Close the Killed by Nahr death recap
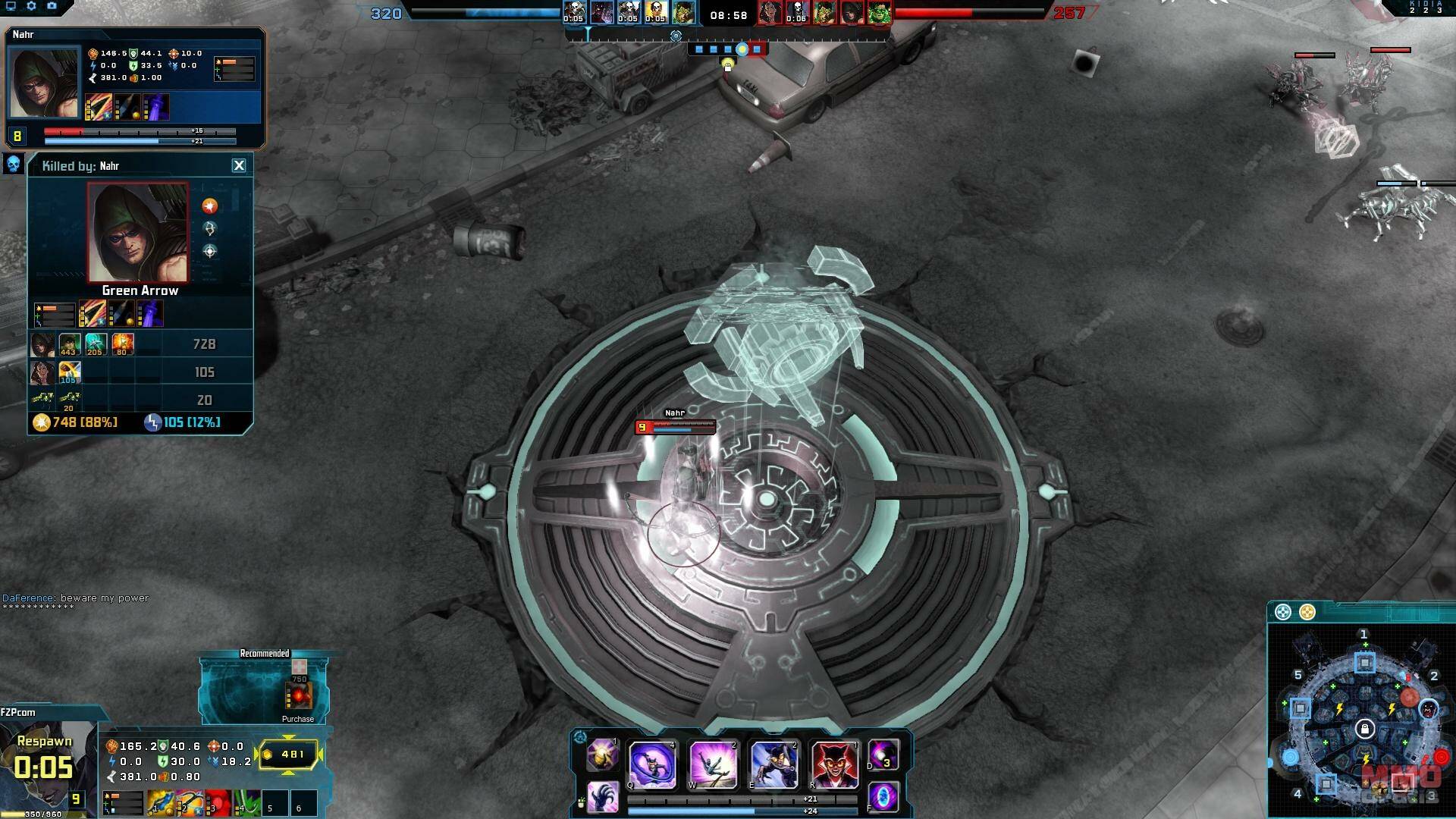The height and width of the screenshot is (819, 1456). click(x=239, y=165)
